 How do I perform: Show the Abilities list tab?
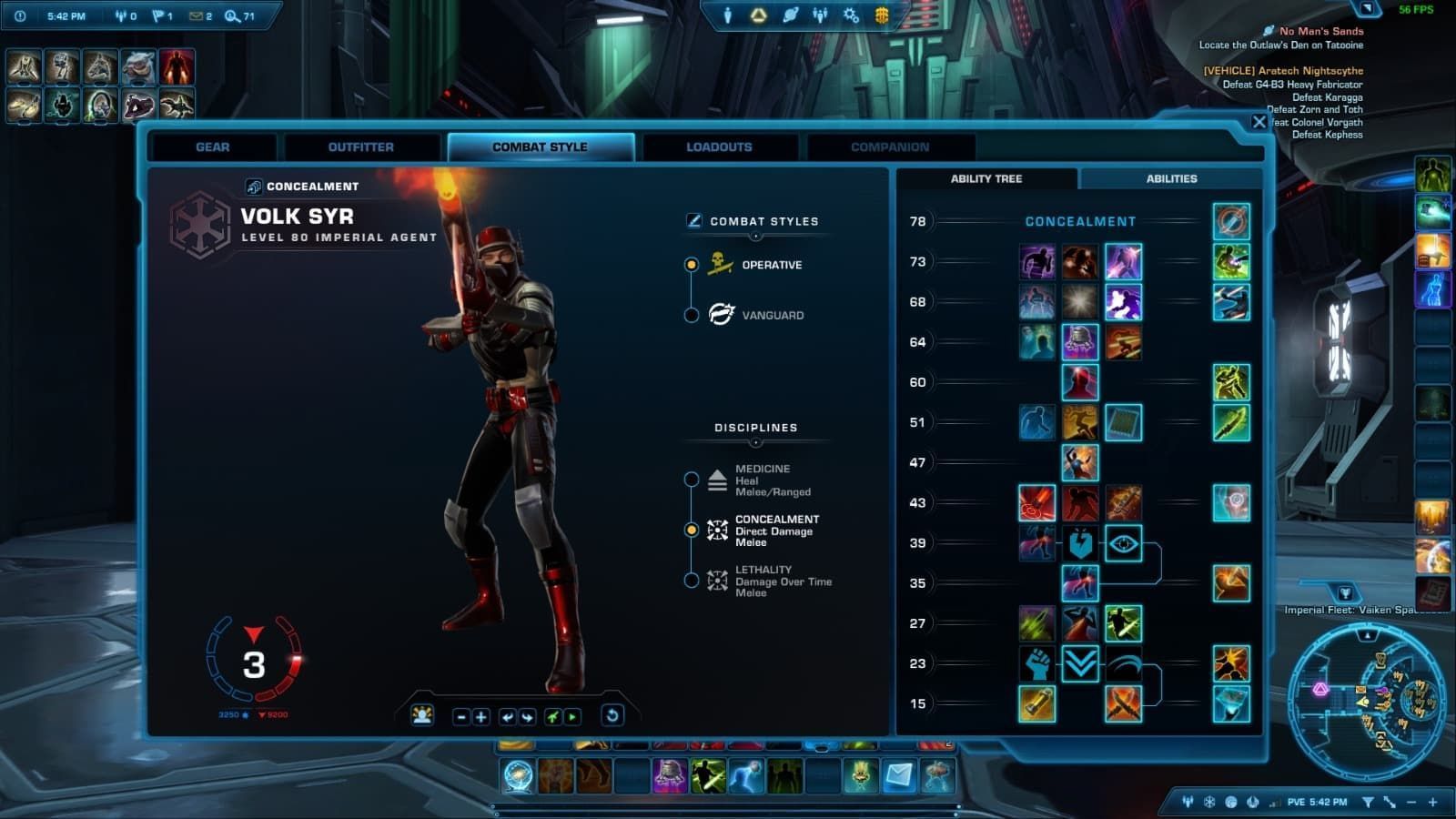pos(1171,178)
